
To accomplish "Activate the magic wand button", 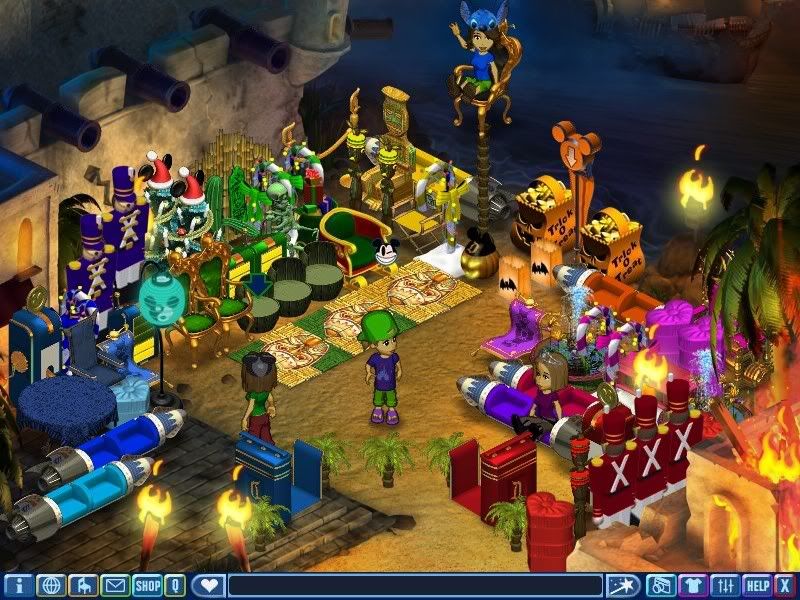I will point(624,585).
